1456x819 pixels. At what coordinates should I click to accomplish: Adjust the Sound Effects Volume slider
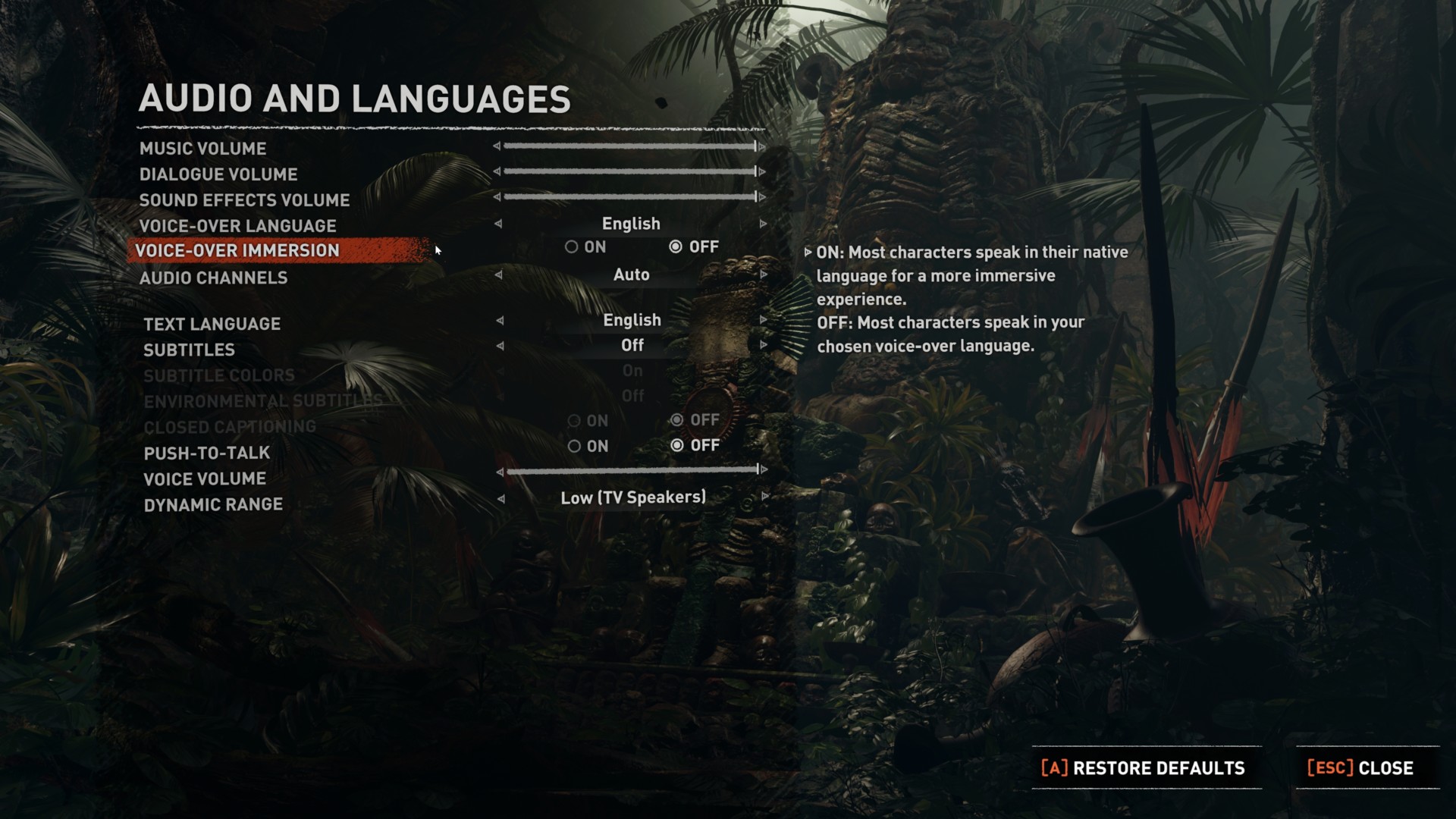pos(629,197)
